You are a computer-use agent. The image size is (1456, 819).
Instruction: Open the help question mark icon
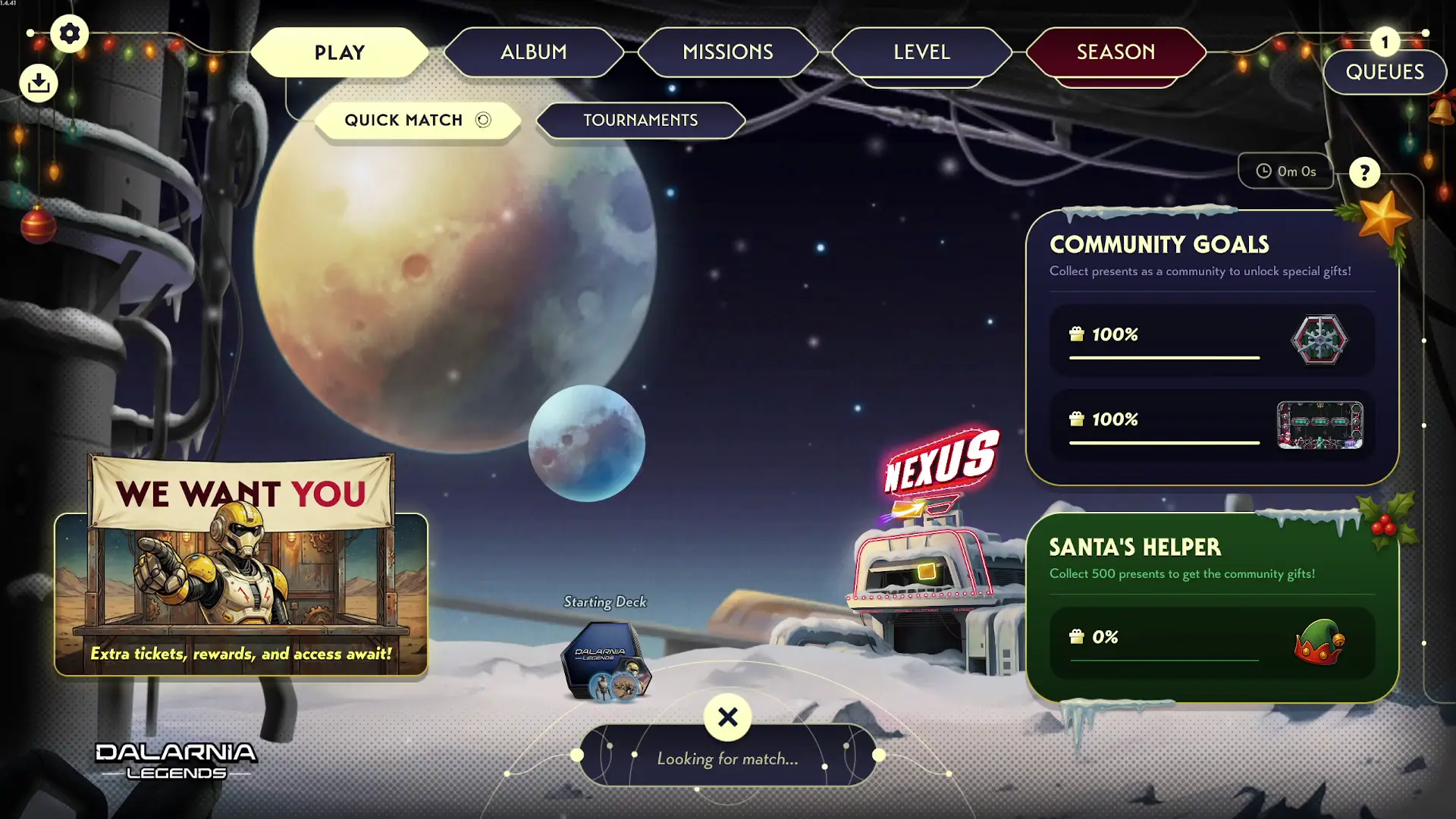click(x=1364, y=173)
